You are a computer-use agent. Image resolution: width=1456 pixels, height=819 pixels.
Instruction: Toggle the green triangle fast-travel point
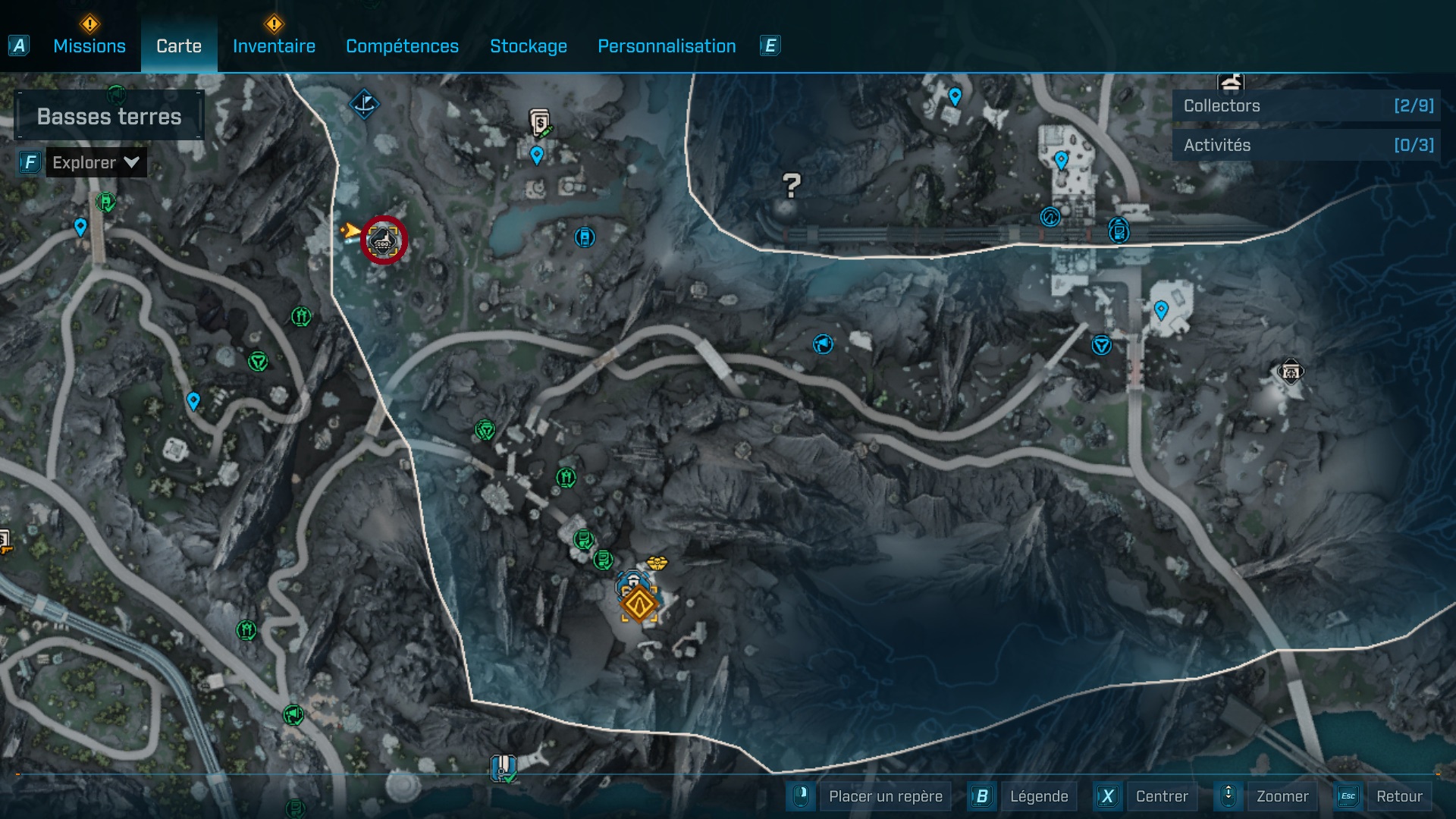[x=258, y=362]
